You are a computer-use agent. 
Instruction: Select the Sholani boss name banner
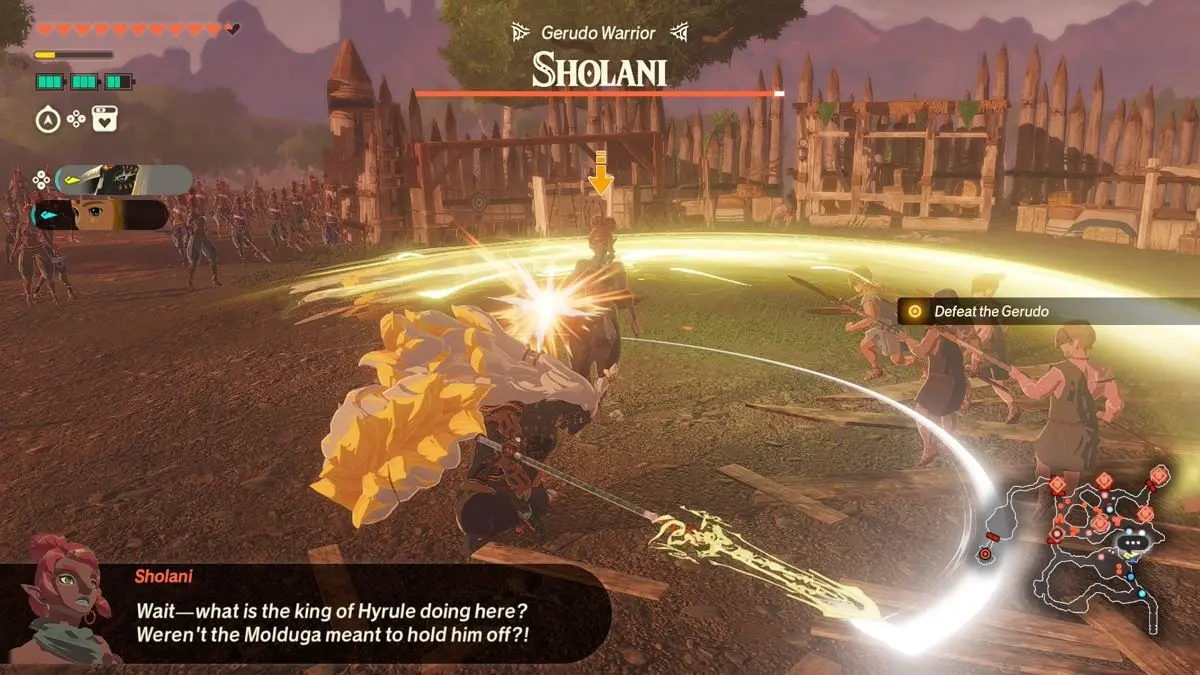598,70
